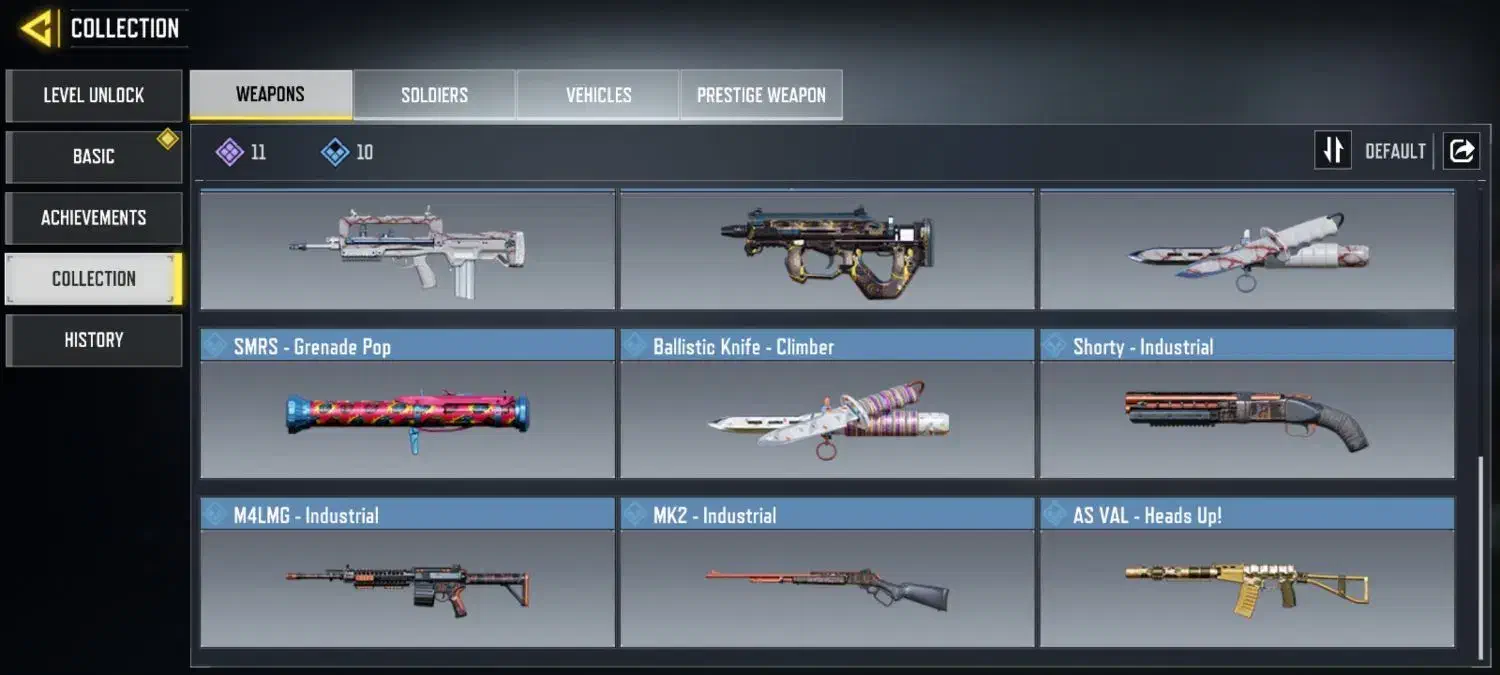Go back using the yellow arrow
The width and height of the screenshot is (1500, 675).
38,29
